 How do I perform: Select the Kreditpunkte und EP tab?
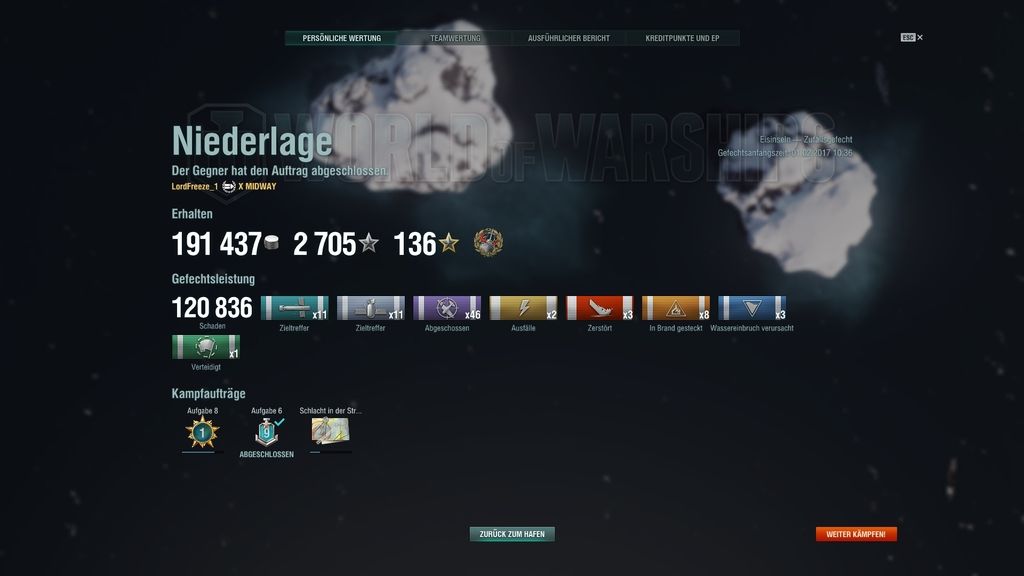point(682,38)
